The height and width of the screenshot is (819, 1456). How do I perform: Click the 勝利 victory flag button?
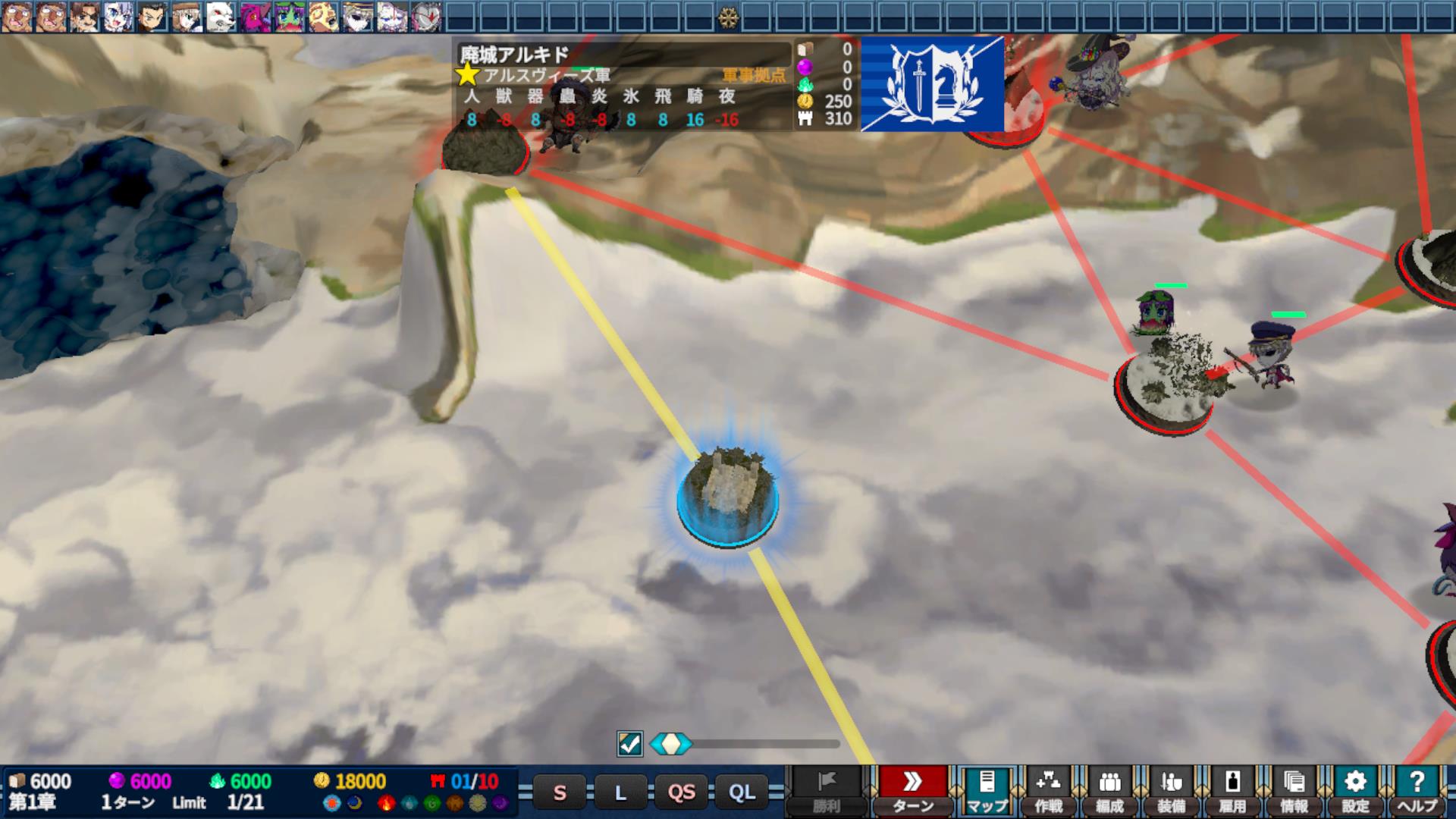pos(826,790)
